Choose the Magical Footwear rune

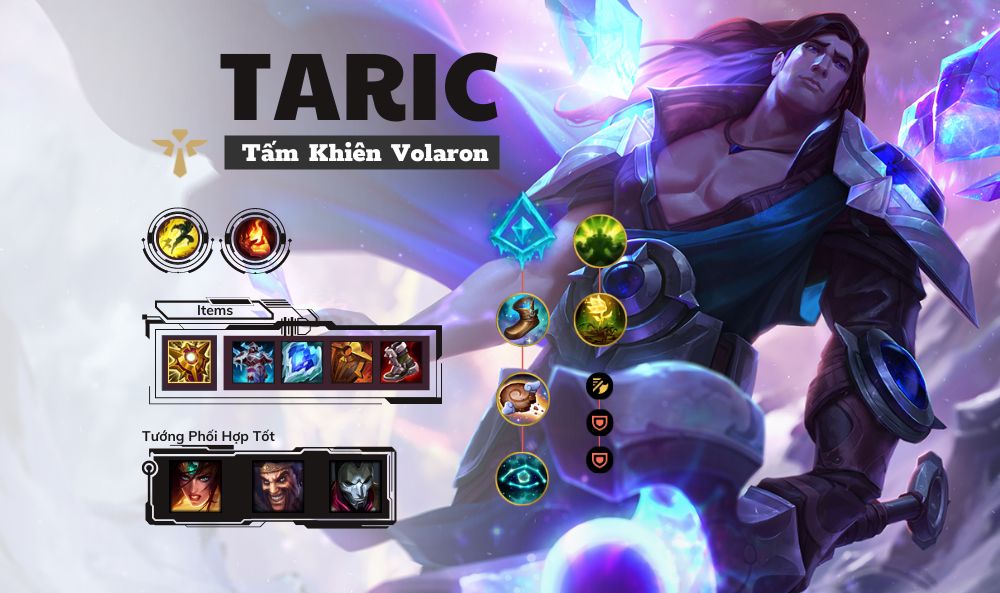point(523,320)
